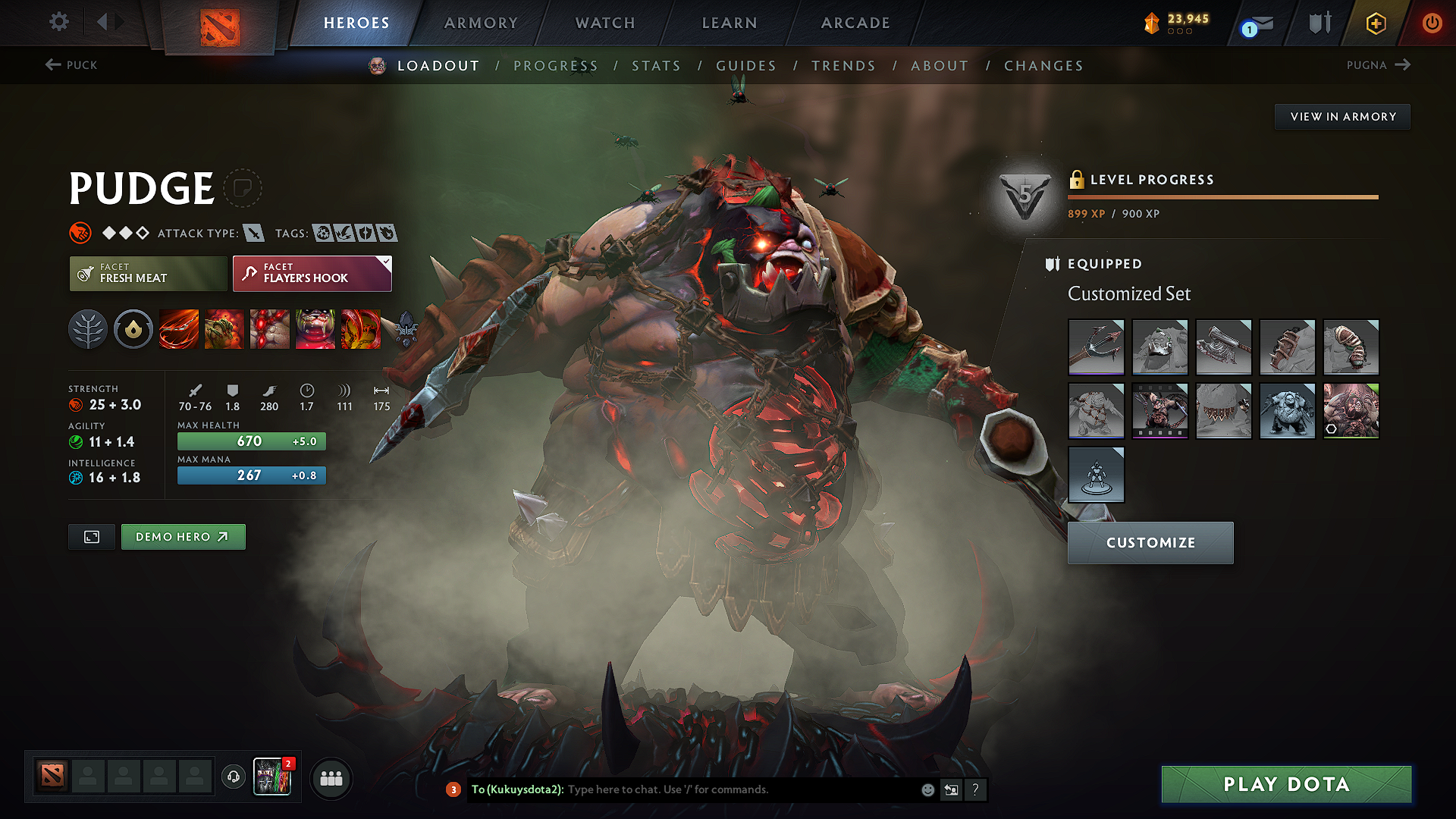Switch to the STATS tab

(656, 66)
